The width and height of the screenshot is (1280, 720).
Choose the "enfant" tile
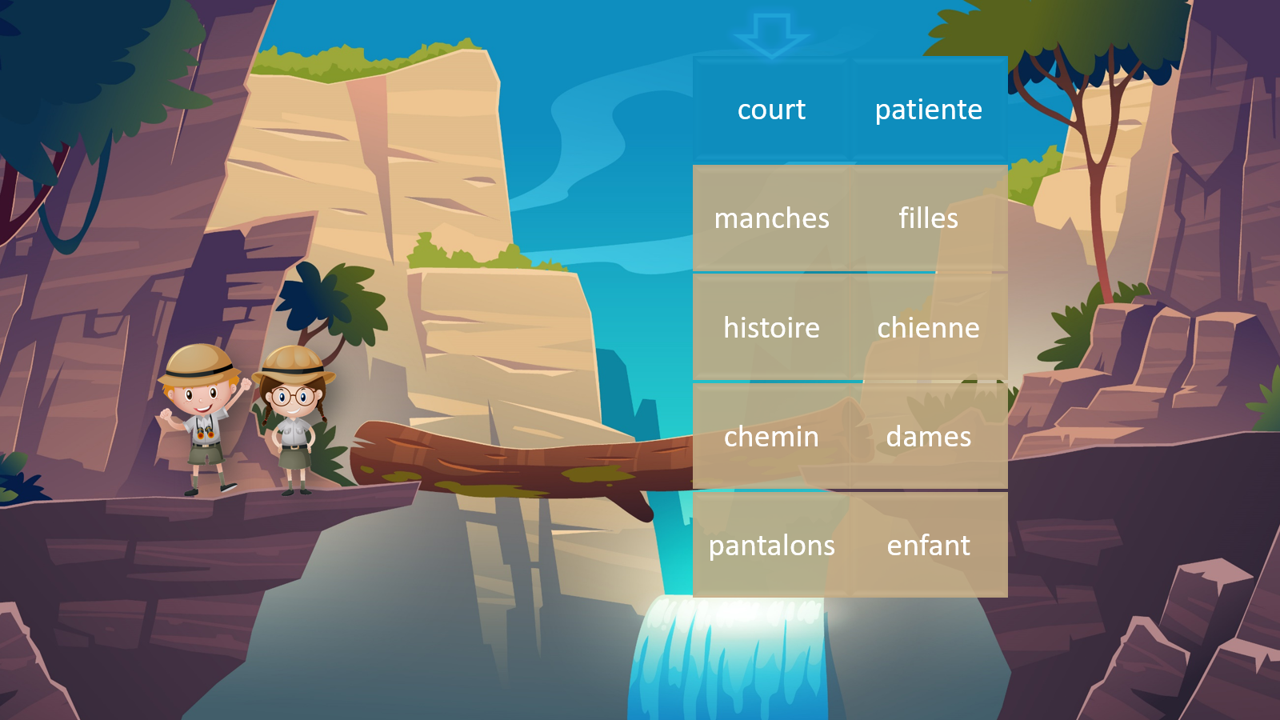(x=928, y=546)
